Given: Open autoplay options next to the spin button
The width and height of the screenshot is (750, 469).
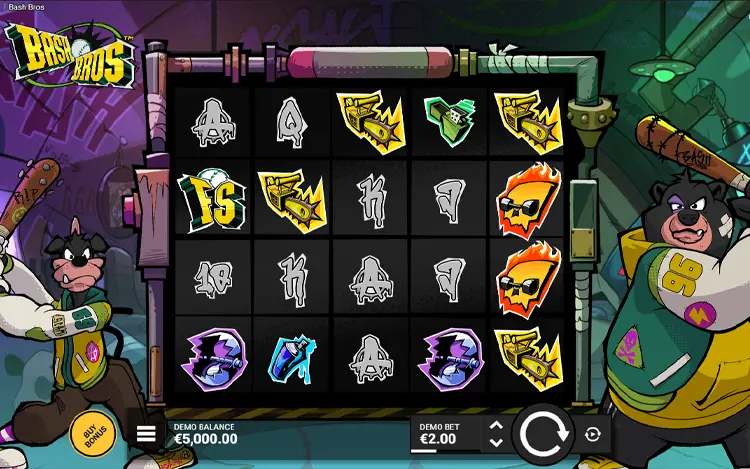Looking at the screenshot, I should click(x=593, y=434).
